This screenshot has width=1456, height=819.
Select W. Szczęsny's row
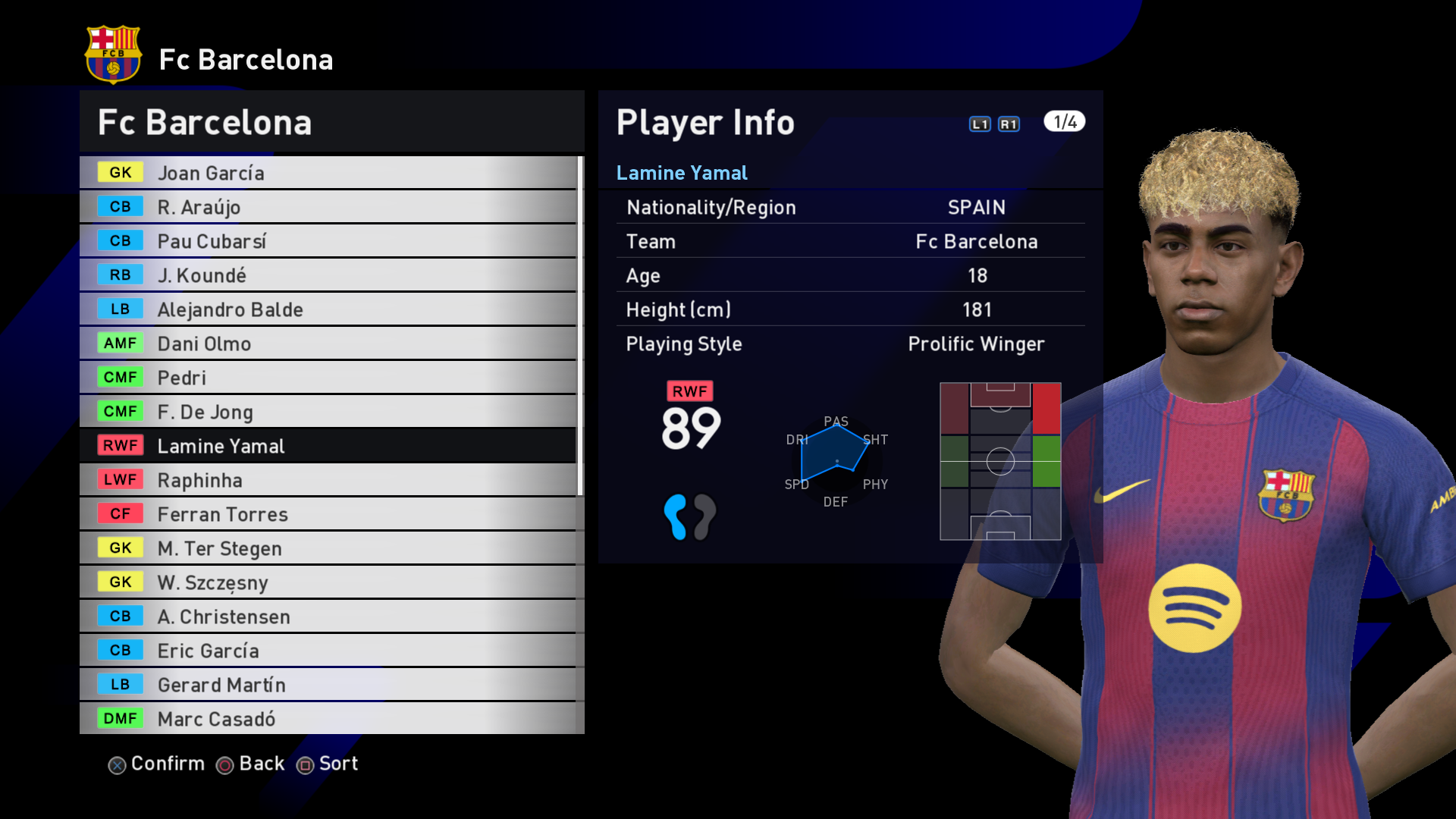[328, 582]
